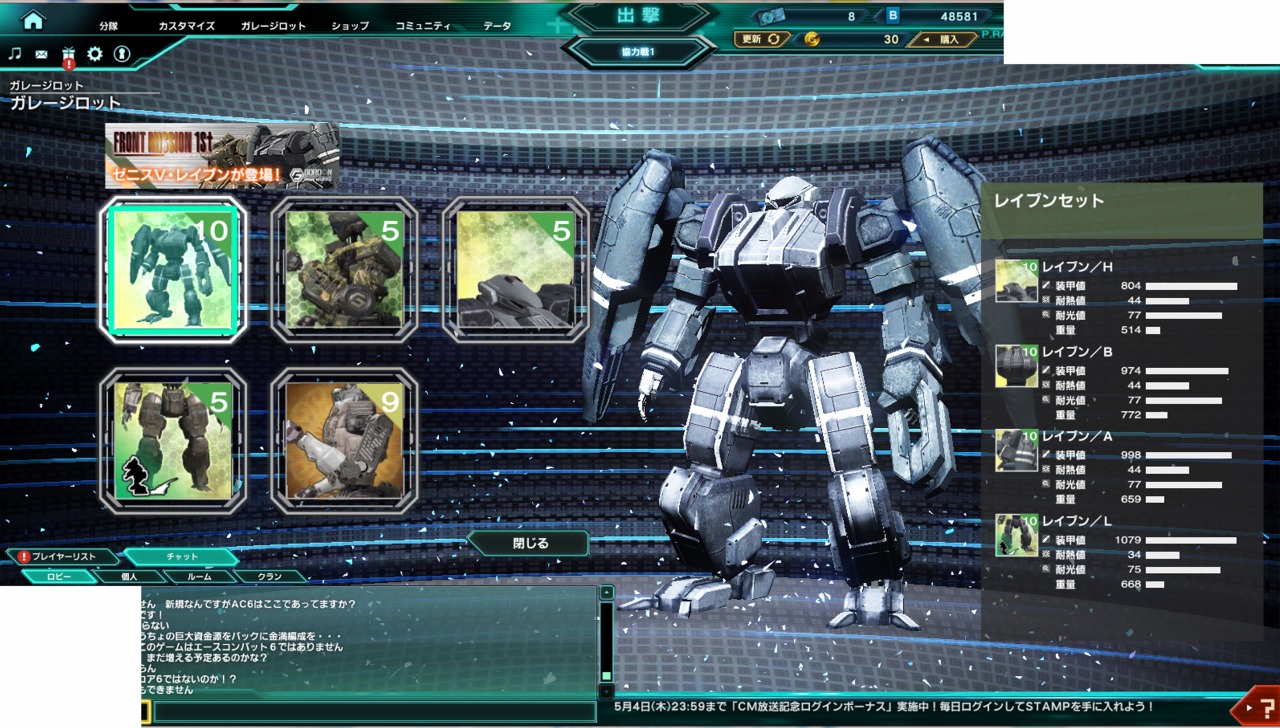
Task: Switch to the ルーム chat tab
Action: click(201, 576)
